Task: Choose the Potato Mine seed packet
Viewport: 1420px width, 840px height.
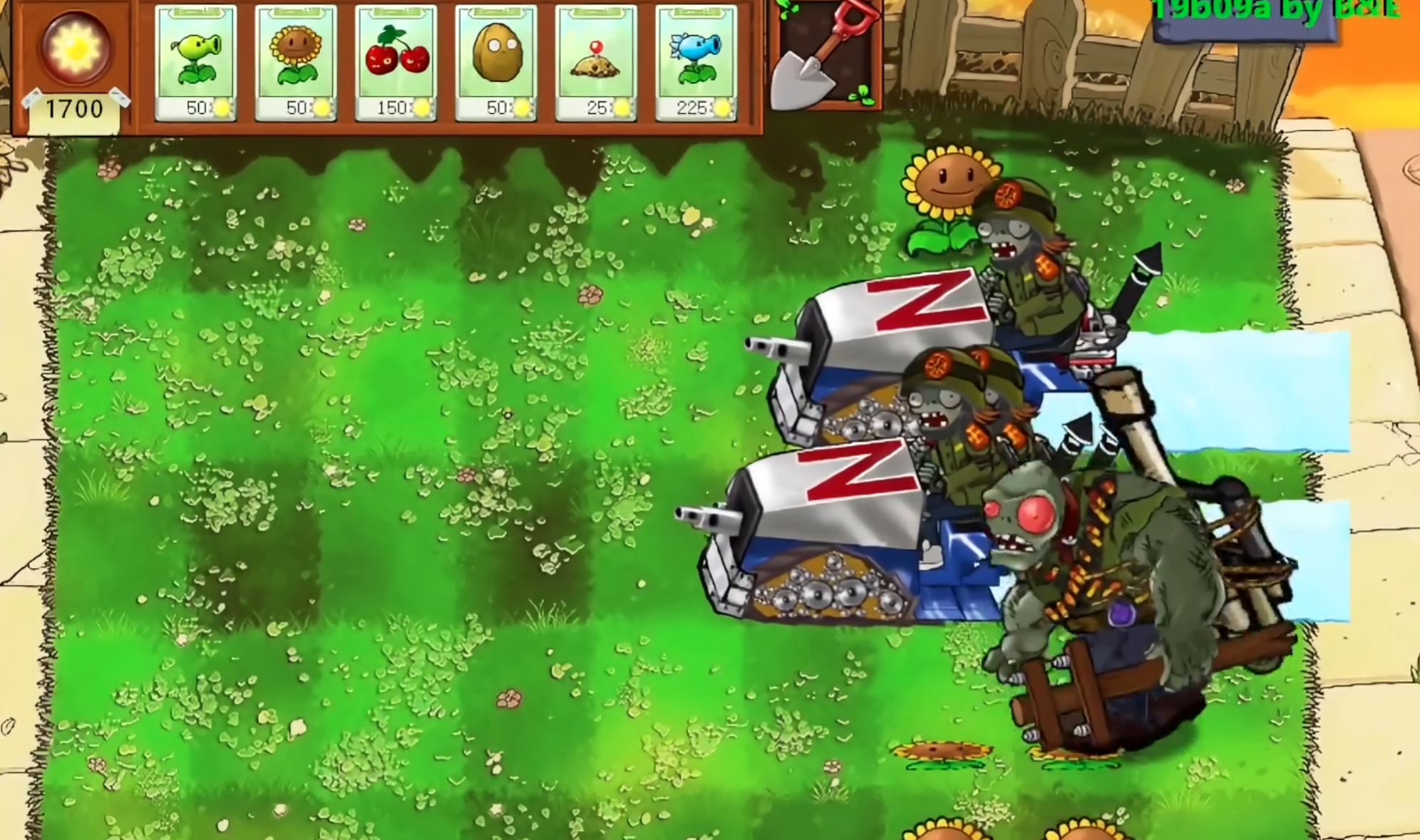Action: [x=595, y=63]
